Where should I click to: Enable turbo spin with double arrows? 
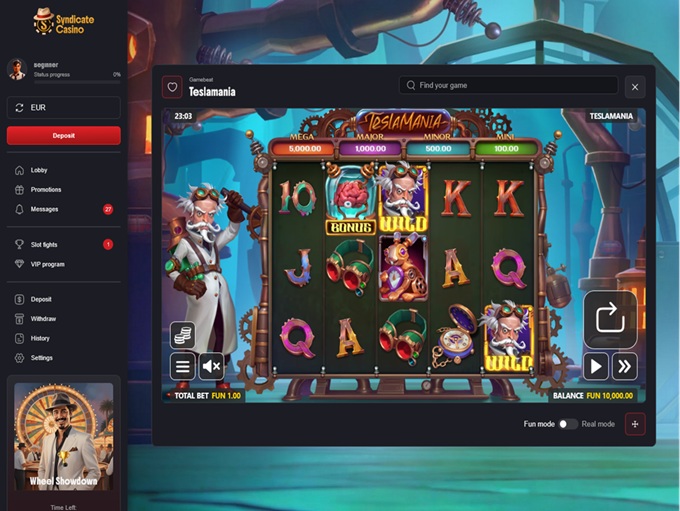625,366
